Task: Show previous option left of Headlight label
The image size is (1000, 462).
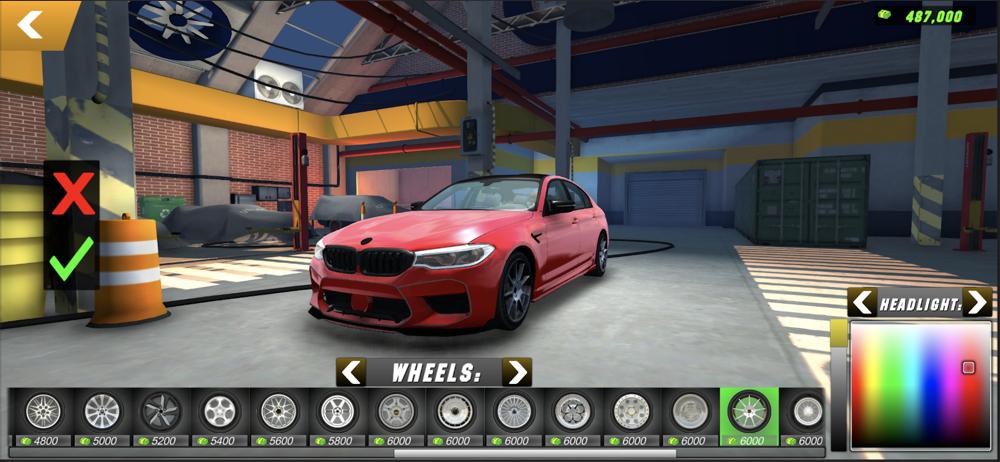Action: tap(863, 302)
